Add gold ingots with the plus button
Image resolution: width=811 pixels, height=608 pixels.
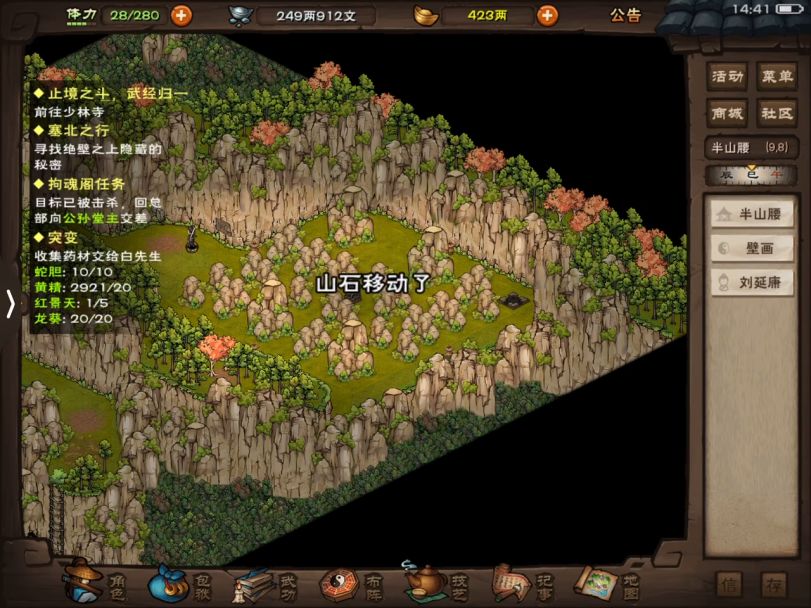pos(547,15)
